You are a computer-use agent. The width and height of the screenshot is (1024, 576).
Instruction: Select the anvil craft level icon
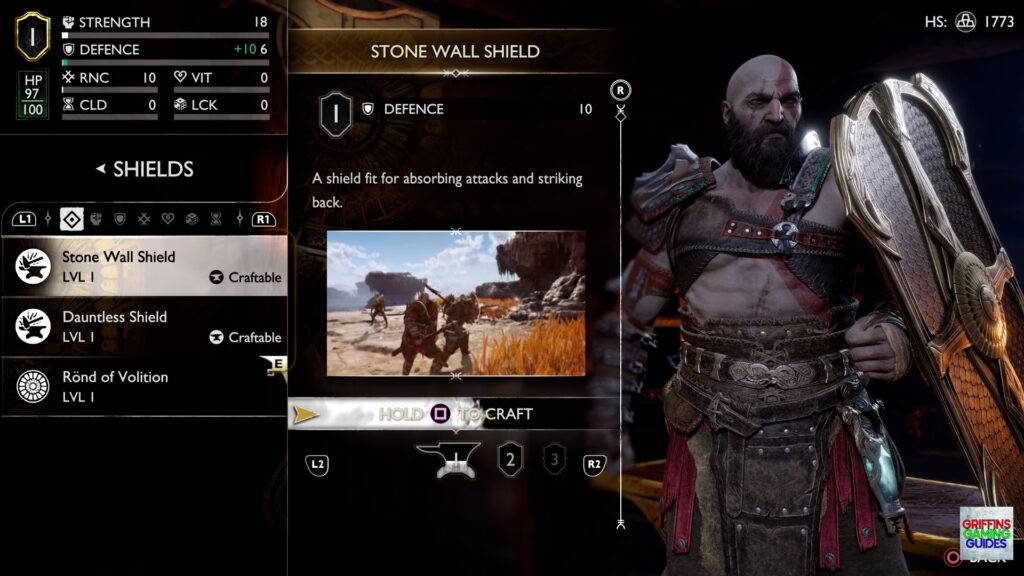(447, 461)
